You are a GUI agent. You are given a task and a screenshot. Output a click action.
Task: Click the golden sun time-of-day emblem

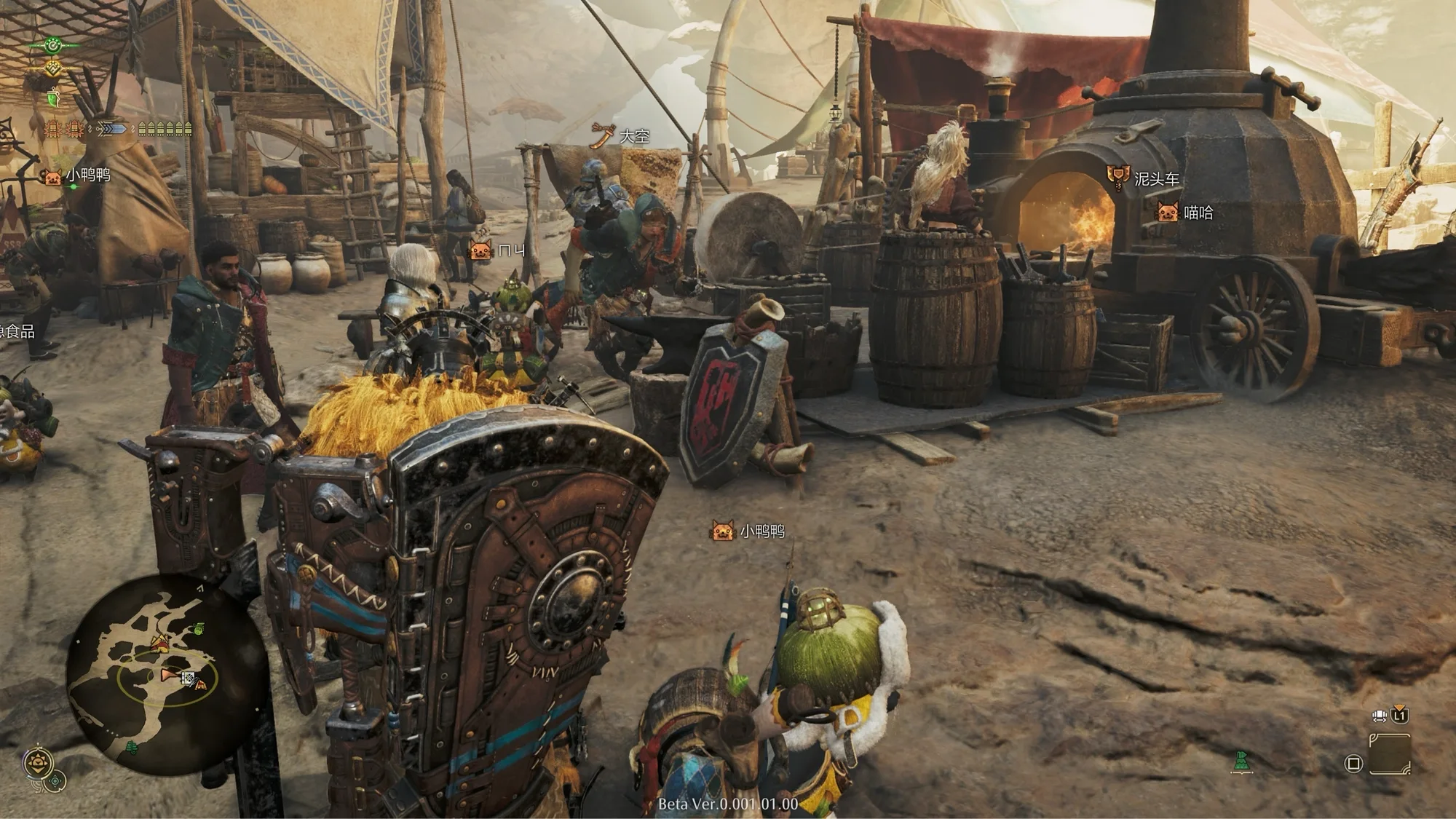(x=38, y=763)
